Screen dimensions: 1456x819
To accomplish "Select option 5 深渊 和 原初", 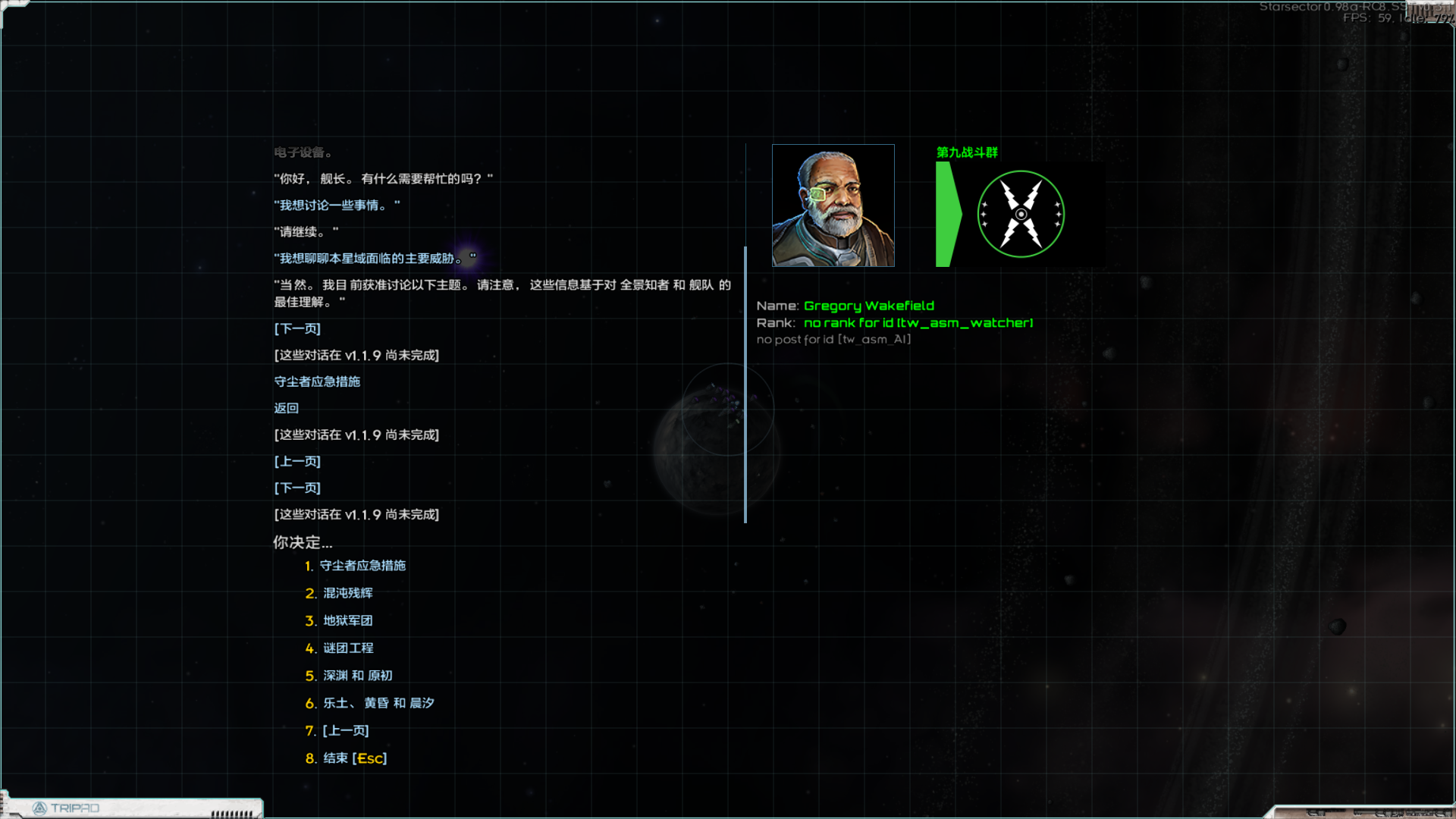I will [356, 675].
